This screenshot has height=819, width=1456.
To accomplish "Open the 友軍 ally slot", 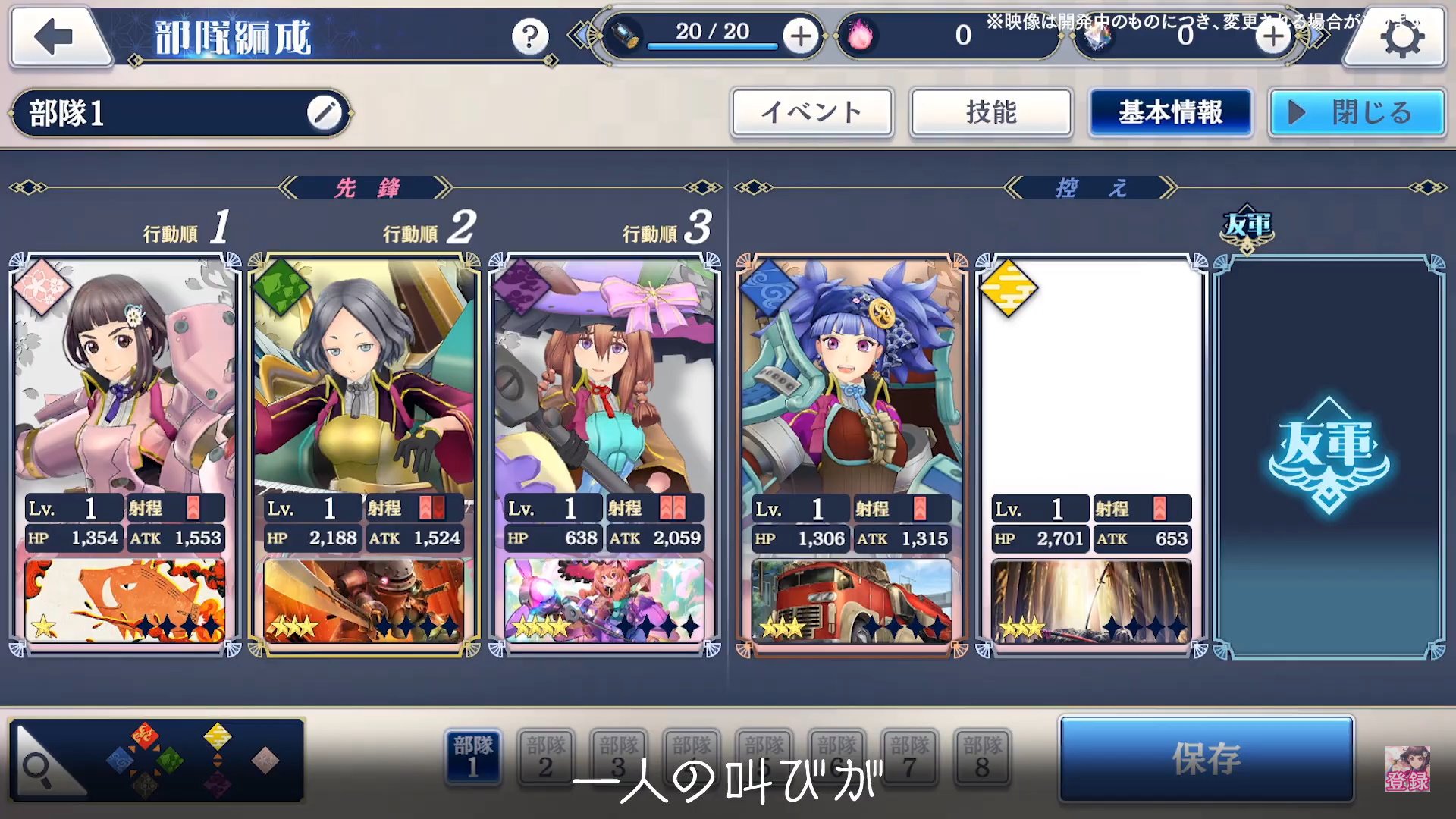I will coord(1329,455).
